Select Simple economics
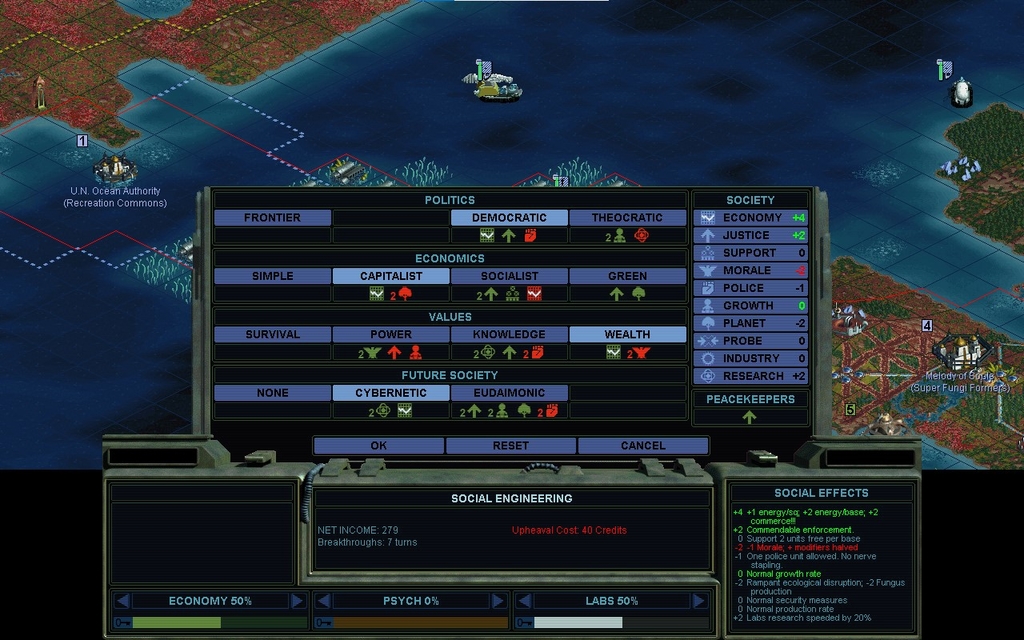Screen dimensions: 1024x640 click(x=272, y=276)
